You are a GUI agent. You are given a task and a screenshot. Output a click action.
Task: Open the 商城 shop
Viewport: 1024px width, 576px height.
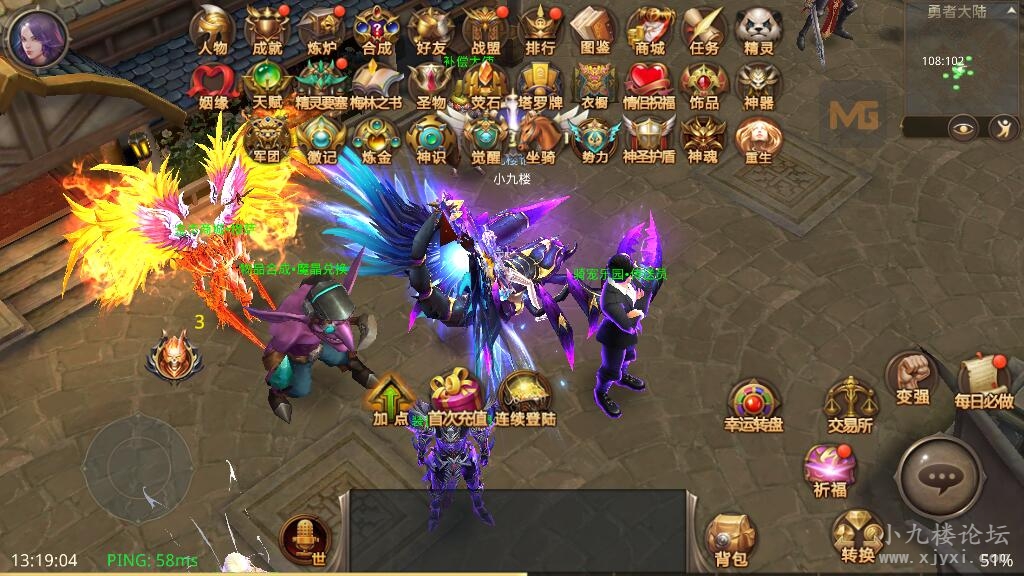point(649,28)
